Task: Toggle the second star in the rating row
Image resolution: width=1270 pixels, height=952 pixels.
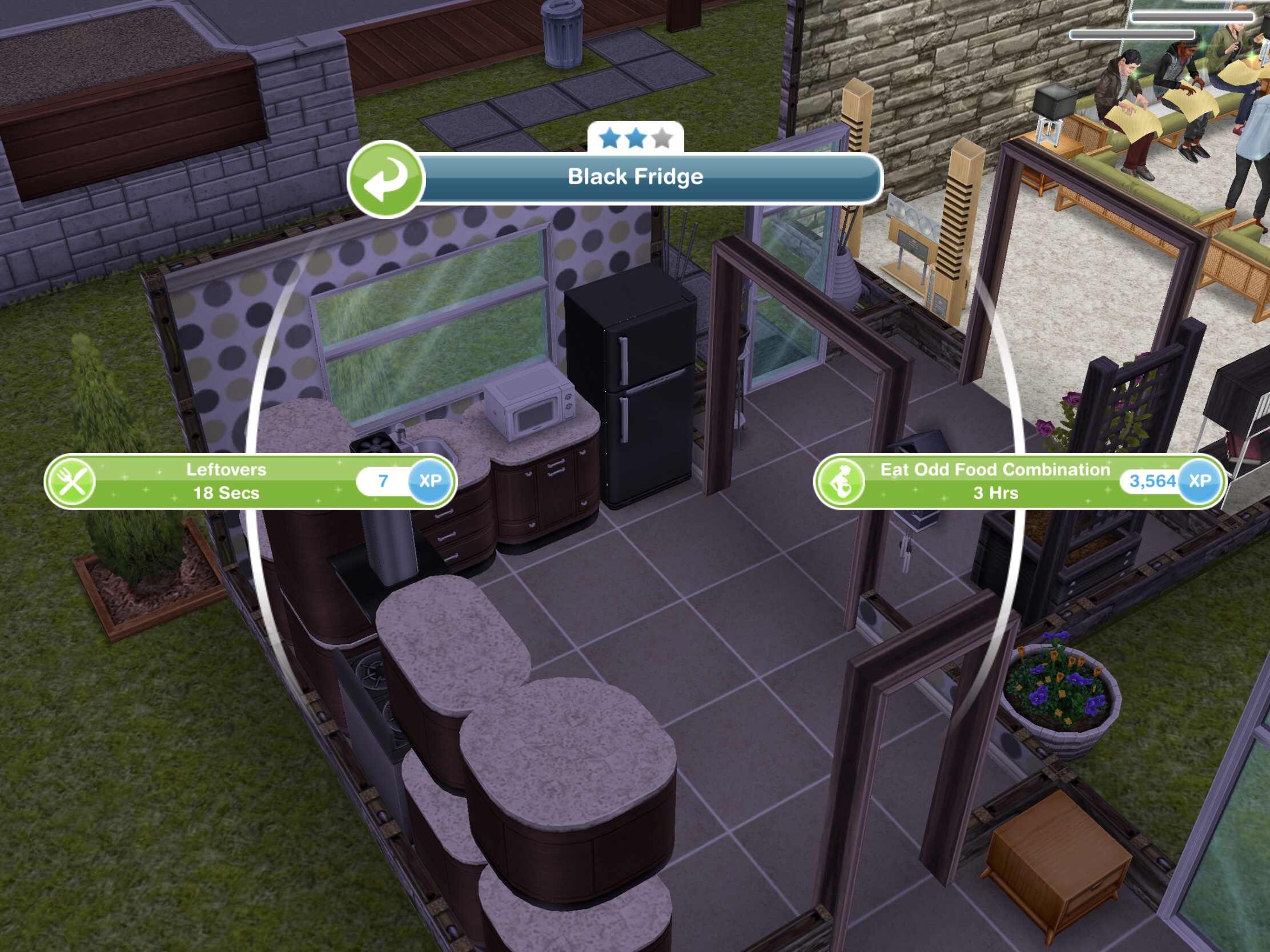Action: [635, 138]
